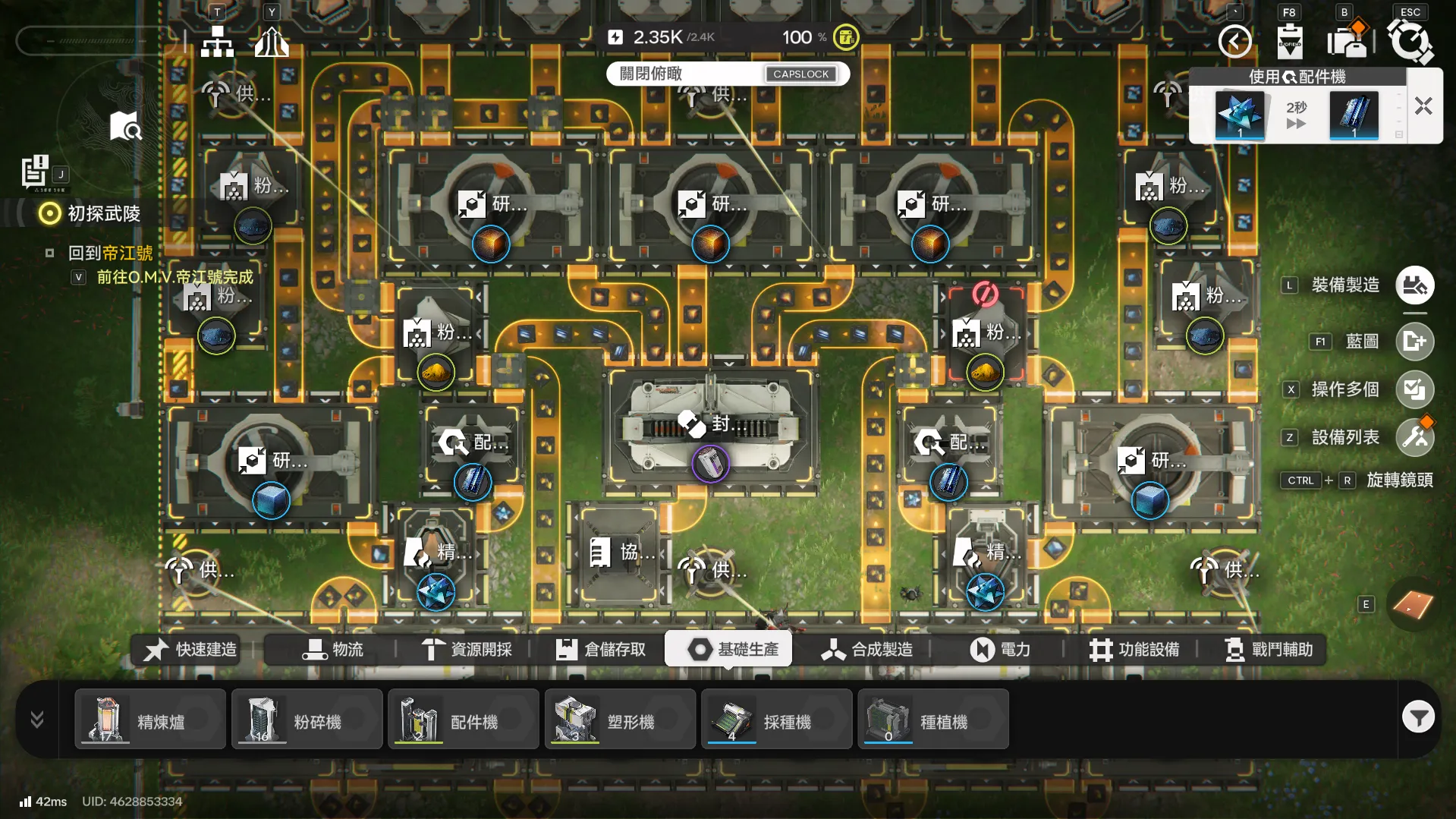Select the 資源開採 category tab

coord(467,650)
